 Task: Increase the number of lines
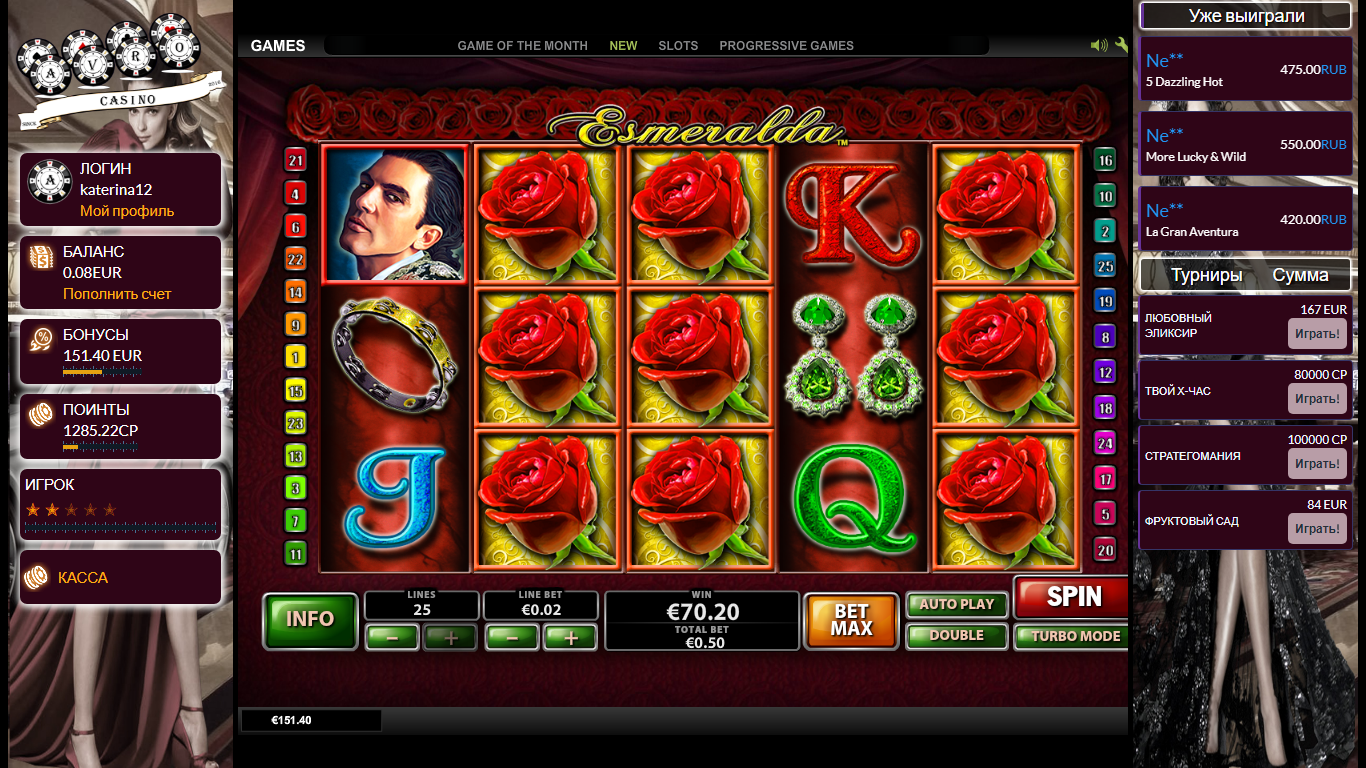coord(450,637)
